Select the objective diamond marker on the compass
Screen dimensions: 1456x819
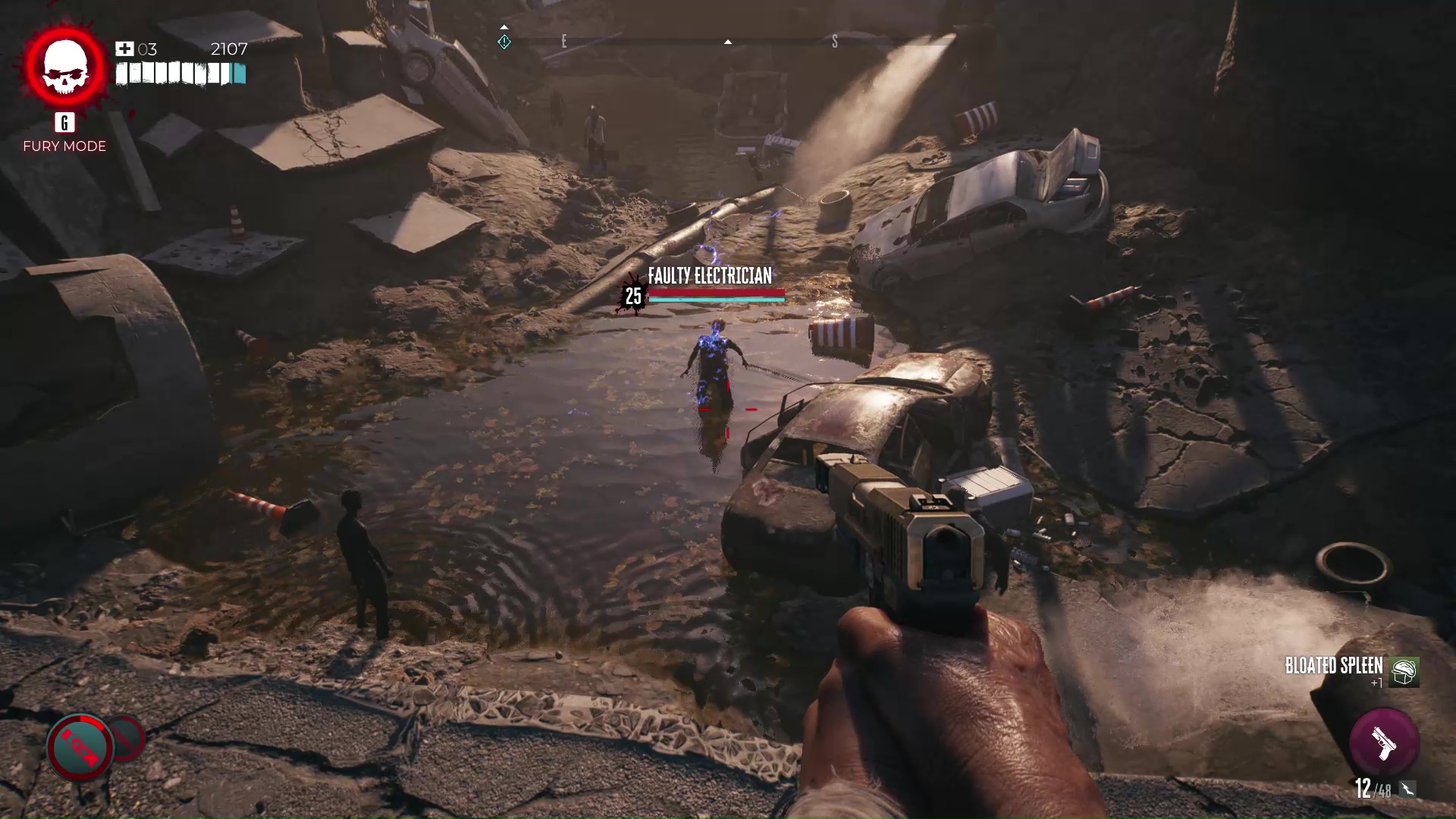pyautogui.click(x=504, y=42)
